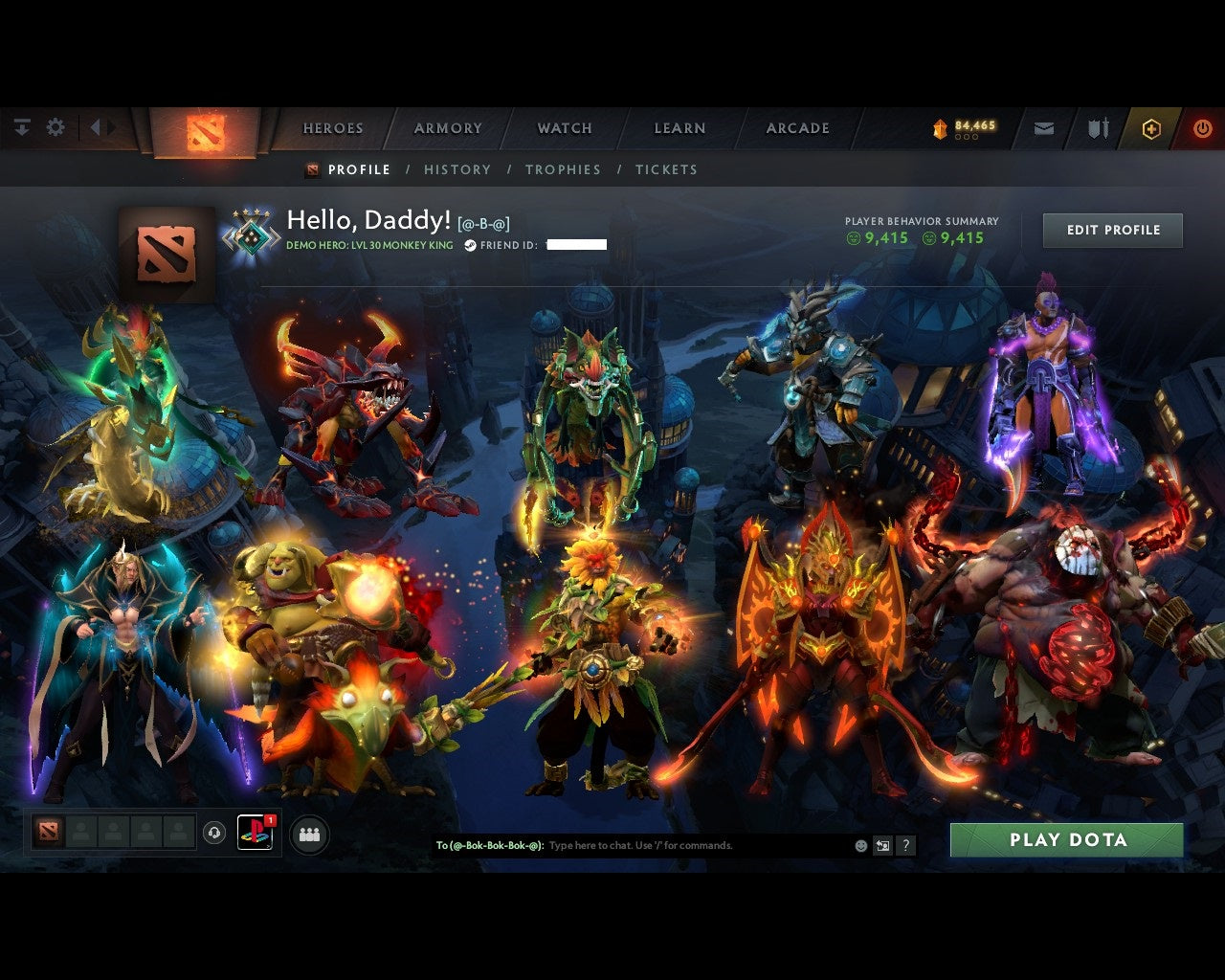Image resolution: width=1225 pixels, height=980 pixels.
Task: Toggle the settings gear in top left
Action: 56,126
